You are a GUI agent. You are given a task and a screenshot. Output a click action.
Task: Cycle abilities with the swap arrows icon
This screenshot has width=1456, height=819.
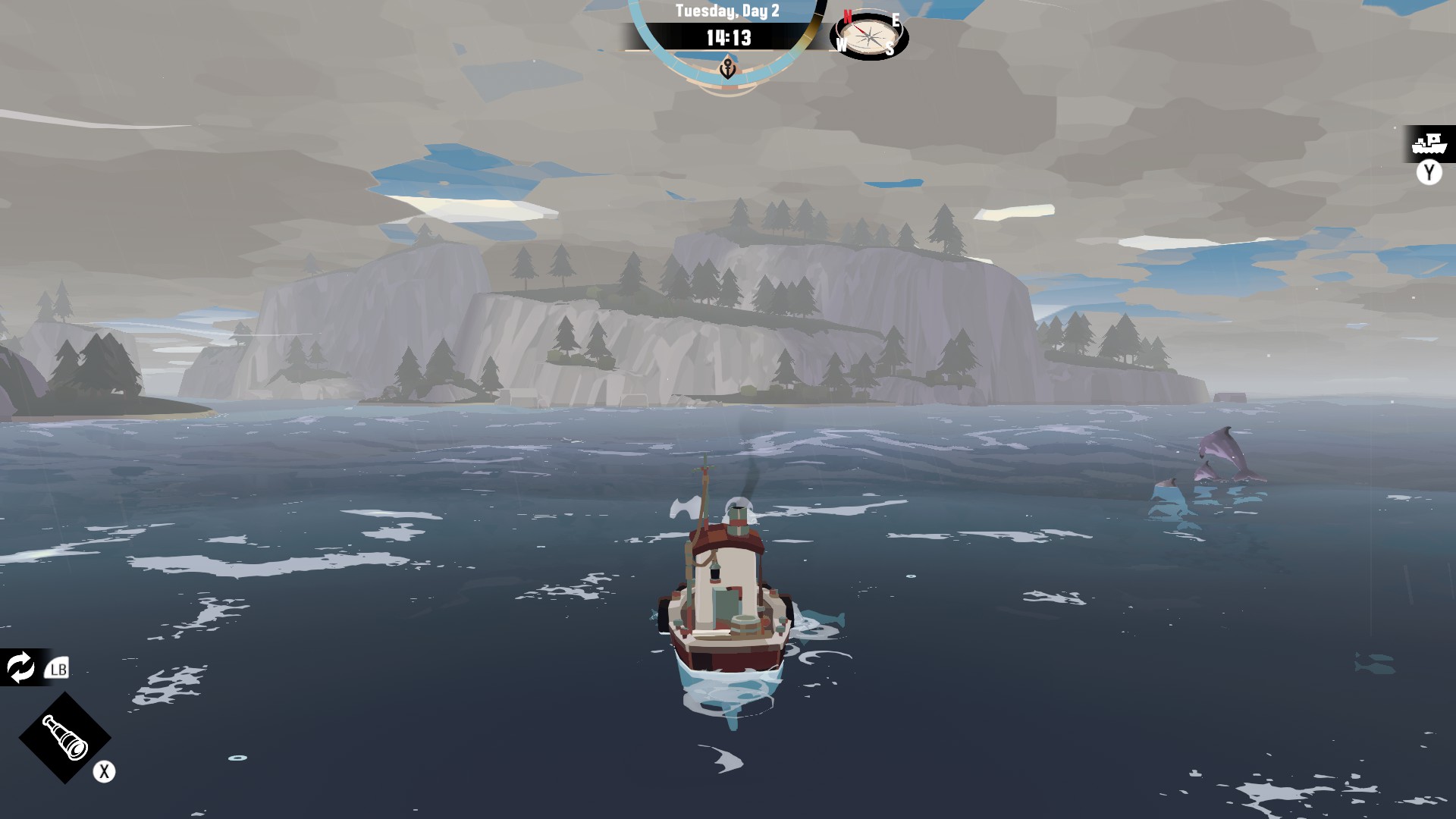[x=20, y=667]
